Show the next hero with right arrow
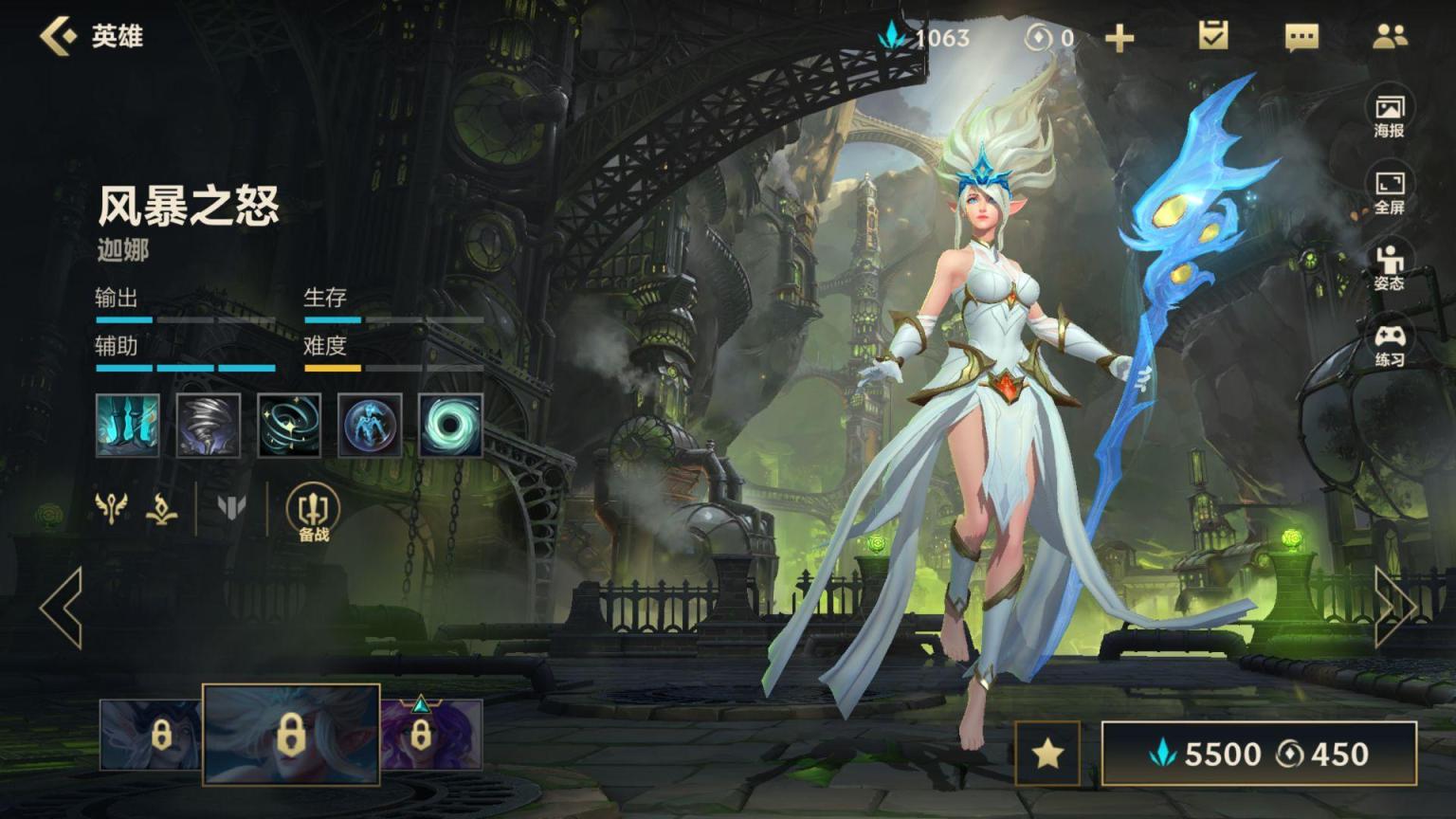This screenshot has height=819, width=1456. click(x=1394, y=608)
